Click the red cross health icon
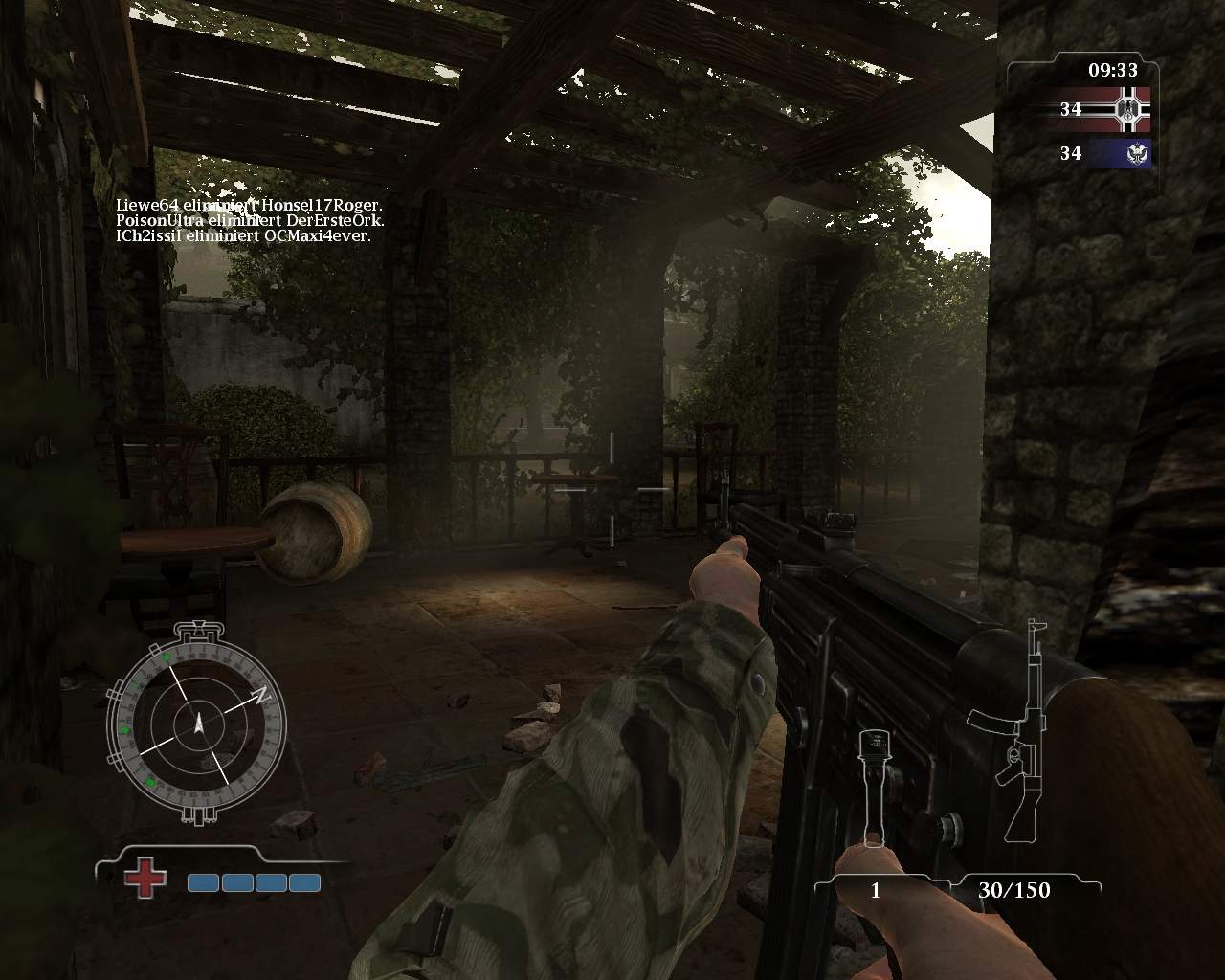The height and width of the screenshot is (980, 1225). tap(145, 876)
